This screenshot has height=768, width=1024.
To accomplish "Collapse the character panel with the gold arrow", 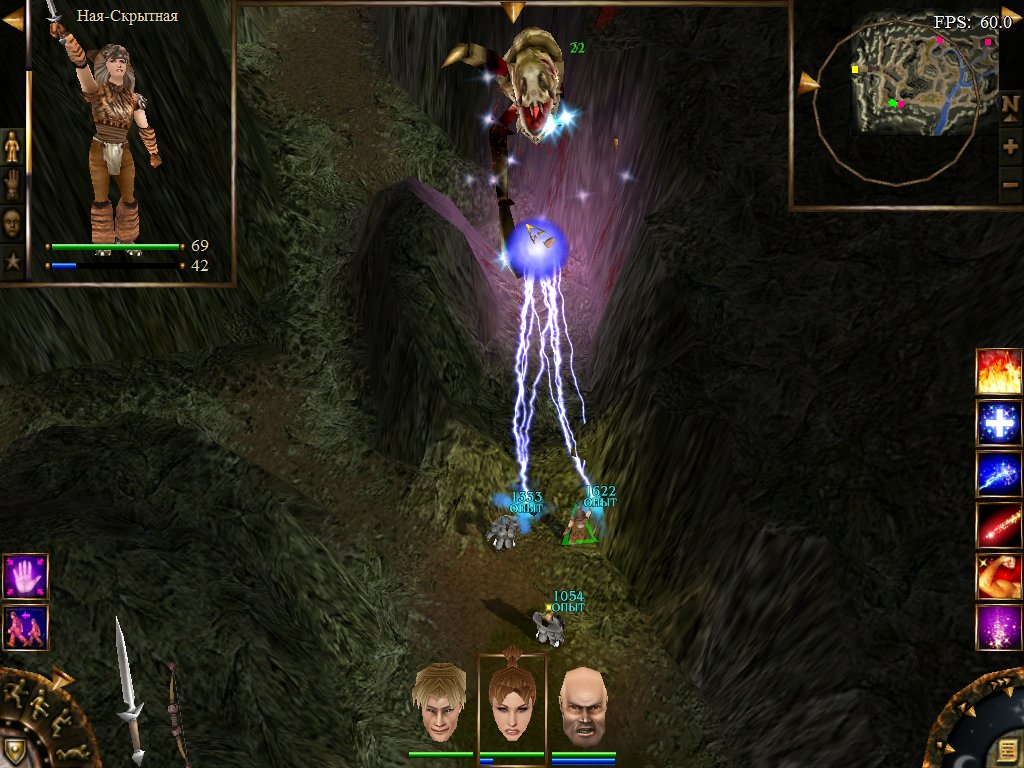I will pos(12,19).
